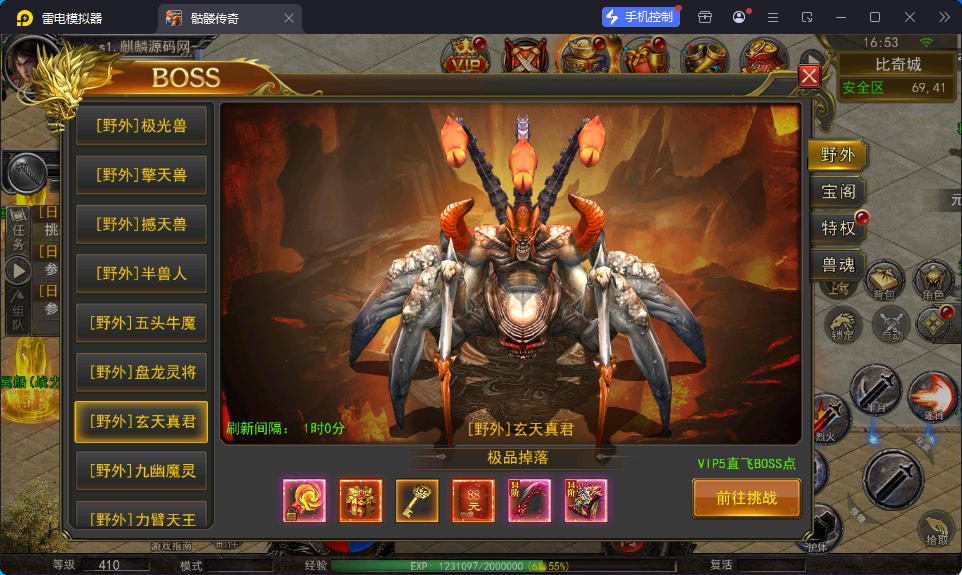Screen dimensions: 962x575
Task: Open the 宝阁 tab
Action: pyautogui.click(x=837, y=192)
